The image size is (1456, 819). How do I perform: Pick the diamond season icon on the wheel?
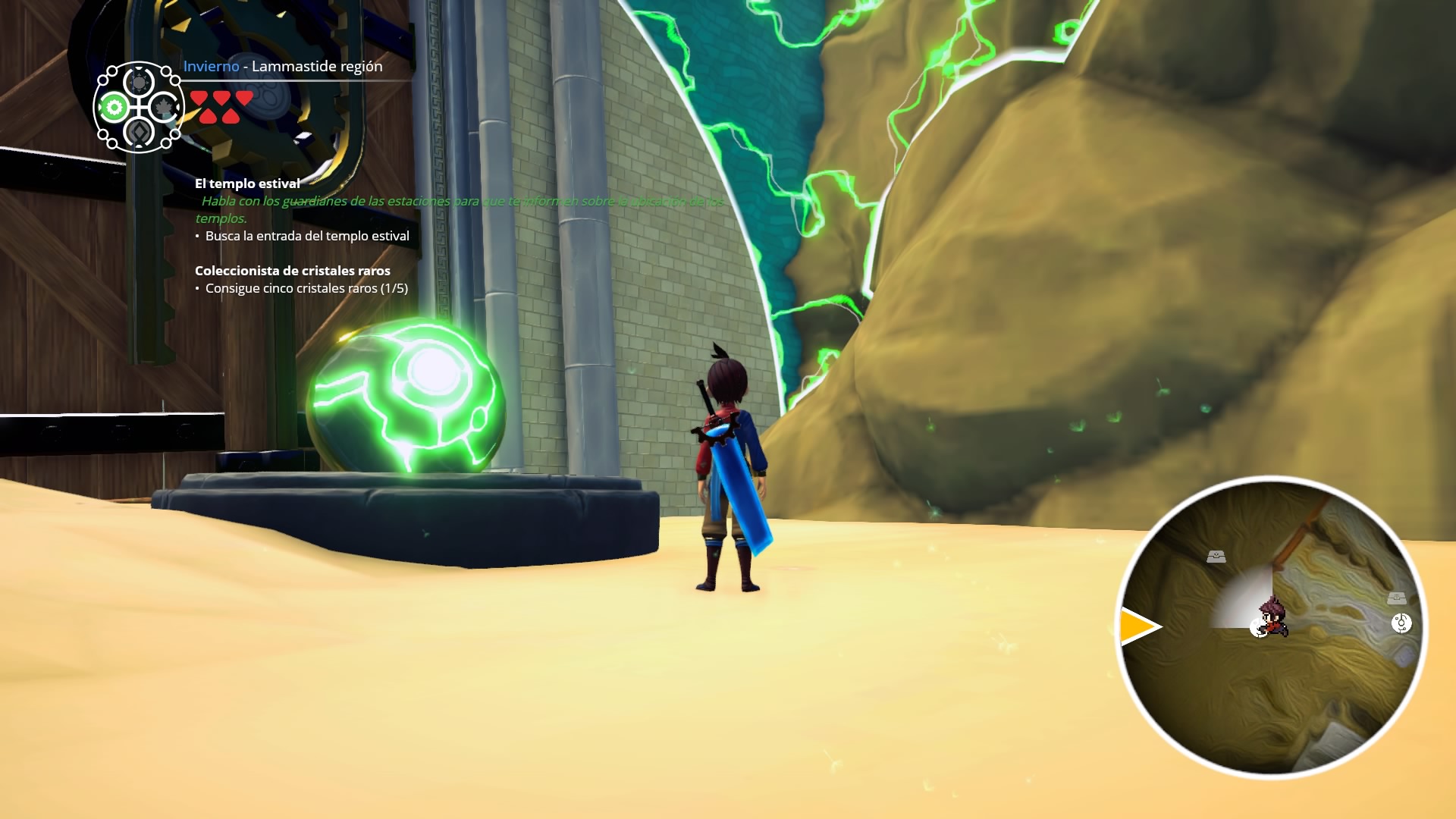point(139,133)
